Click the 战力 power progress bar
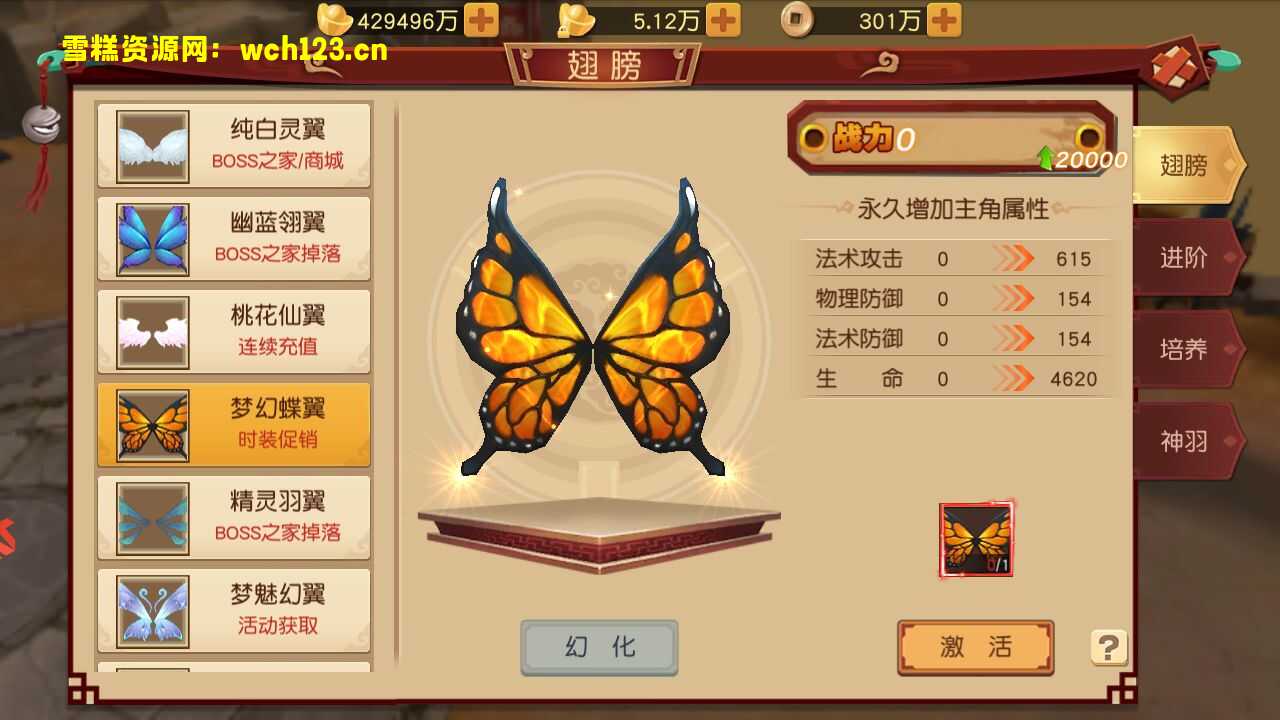Viewport: 1280px width, 720px height. [x=950, y=141]
